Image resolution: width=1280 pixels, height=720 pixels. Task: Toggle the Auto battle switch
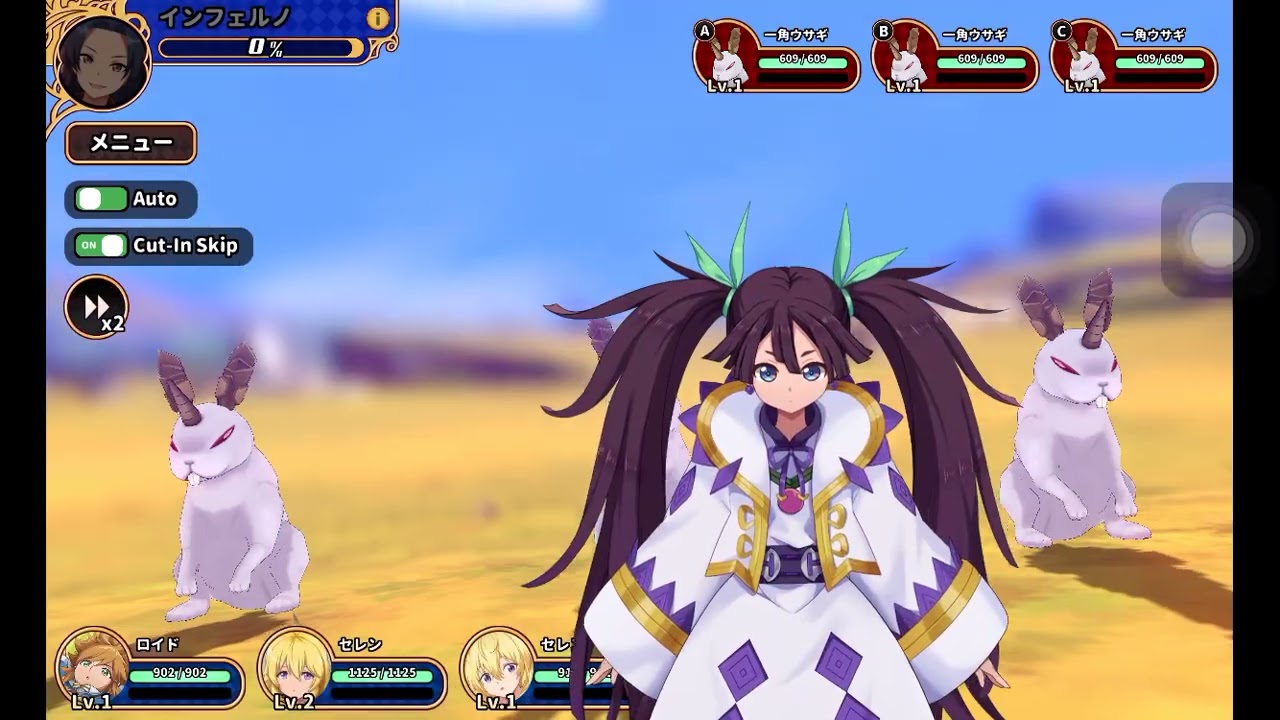[102, 199]
